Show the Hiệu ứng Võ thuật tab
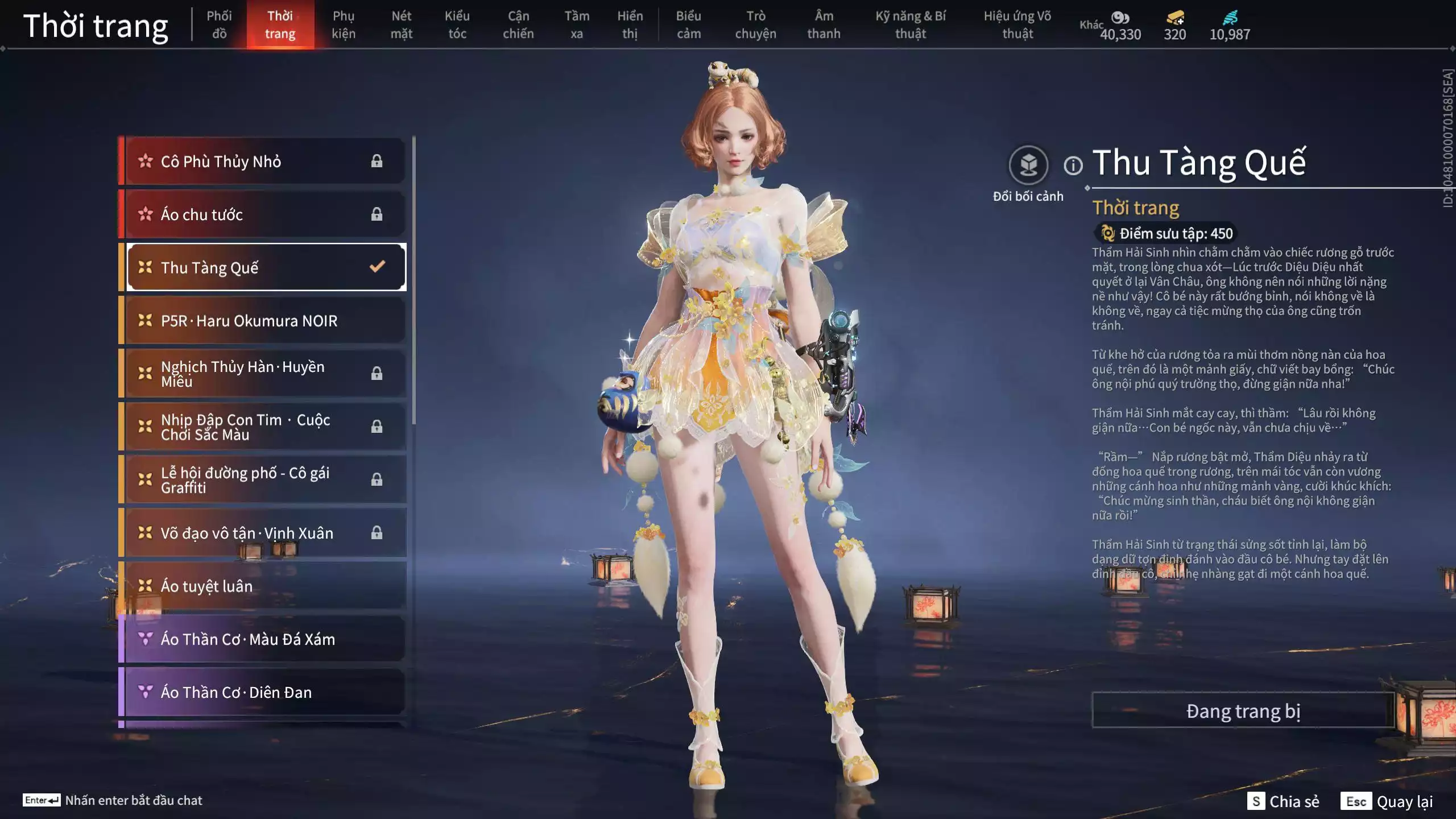This screenshot has width=1456, height=819. (1017, 25)
